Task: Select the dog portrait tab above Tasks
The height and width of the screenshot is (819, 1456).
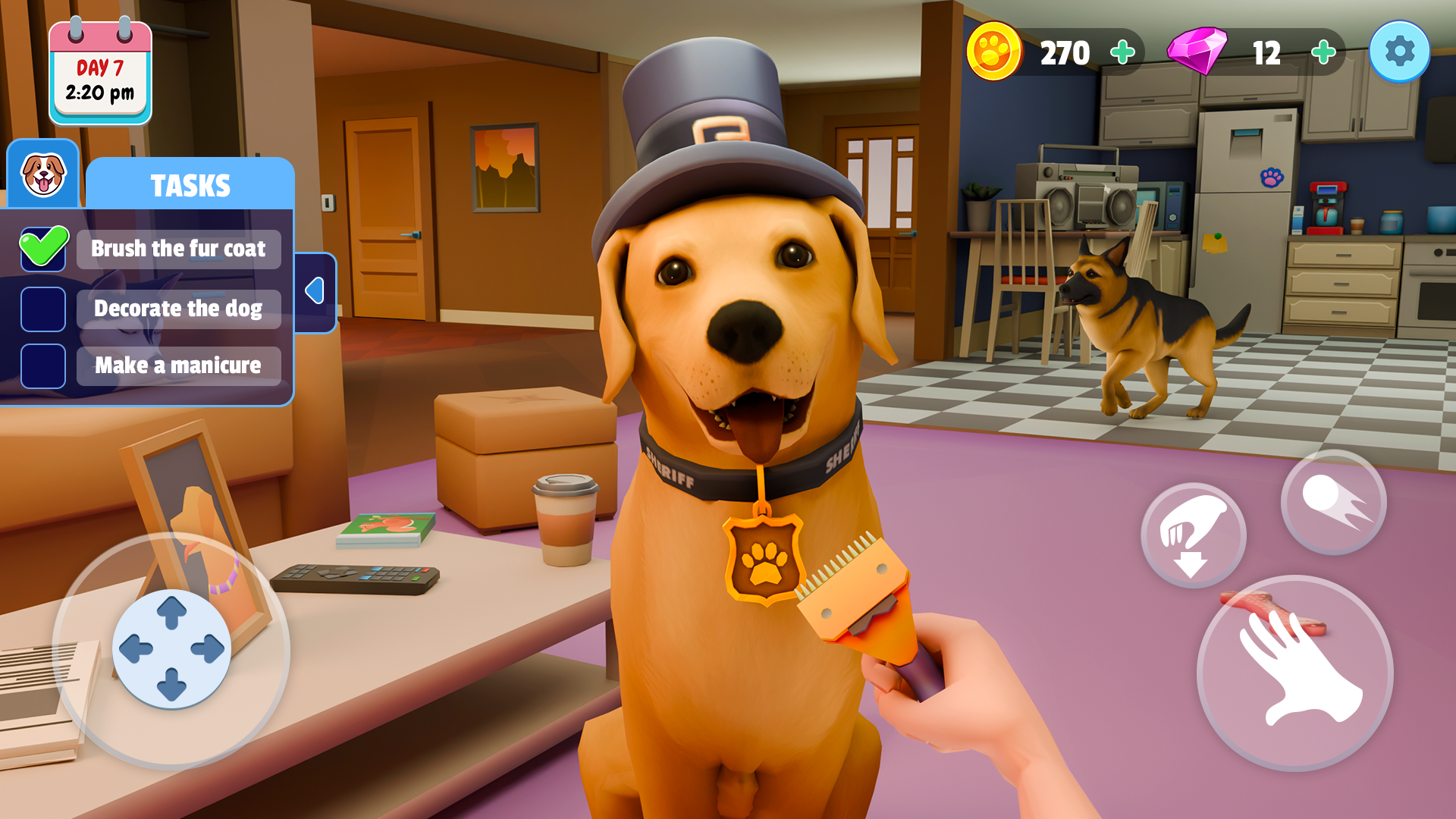Action: coord(43,175)
